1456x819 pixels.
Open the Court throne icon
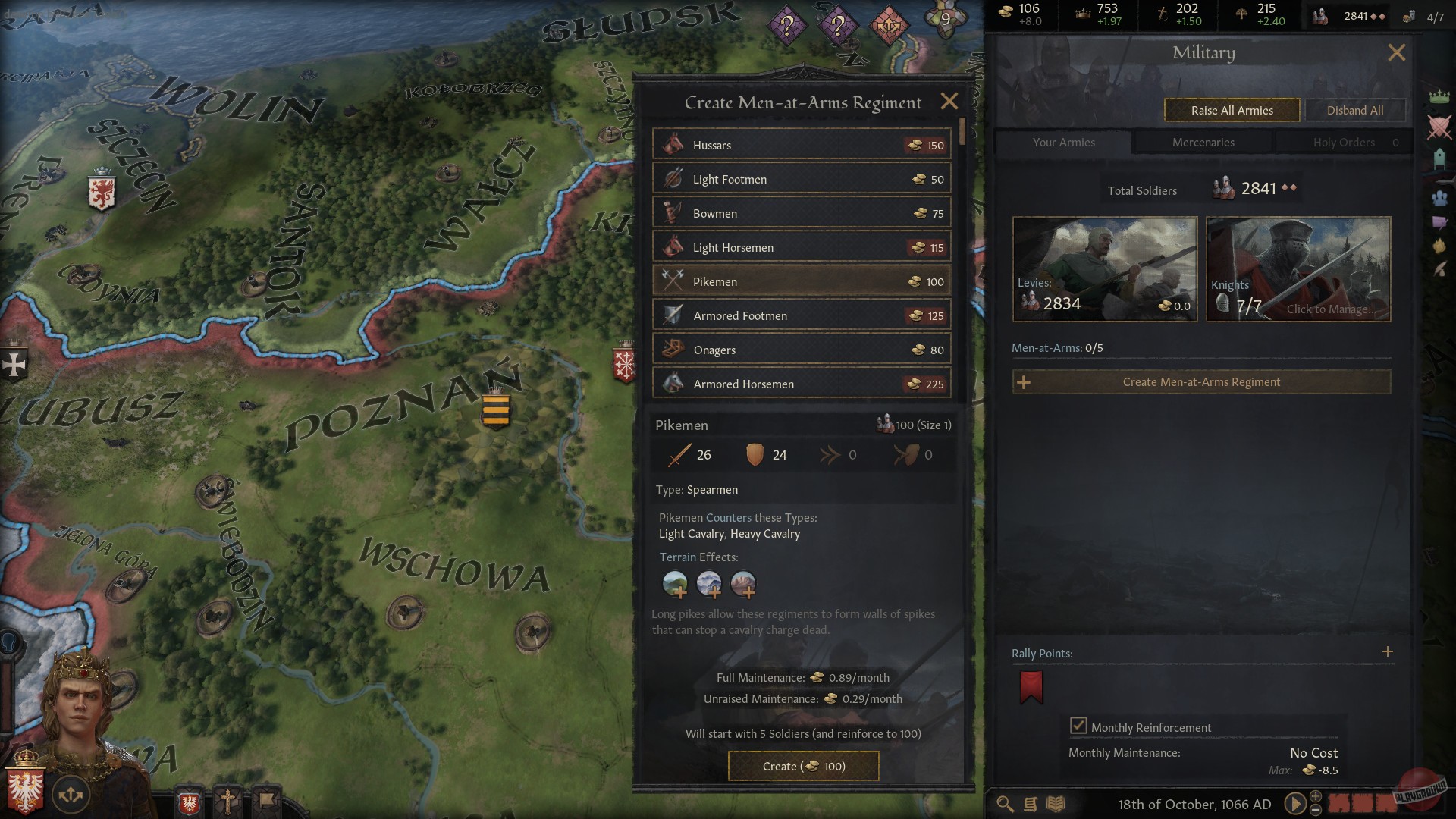pos(1439,158)
